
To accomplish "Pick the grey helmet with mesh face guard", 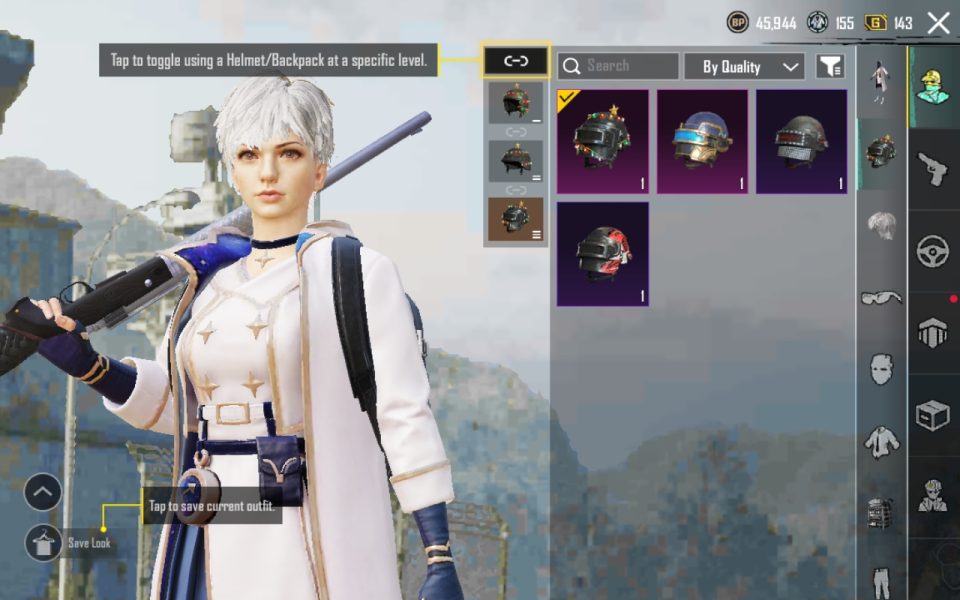I will pos(801,141).
